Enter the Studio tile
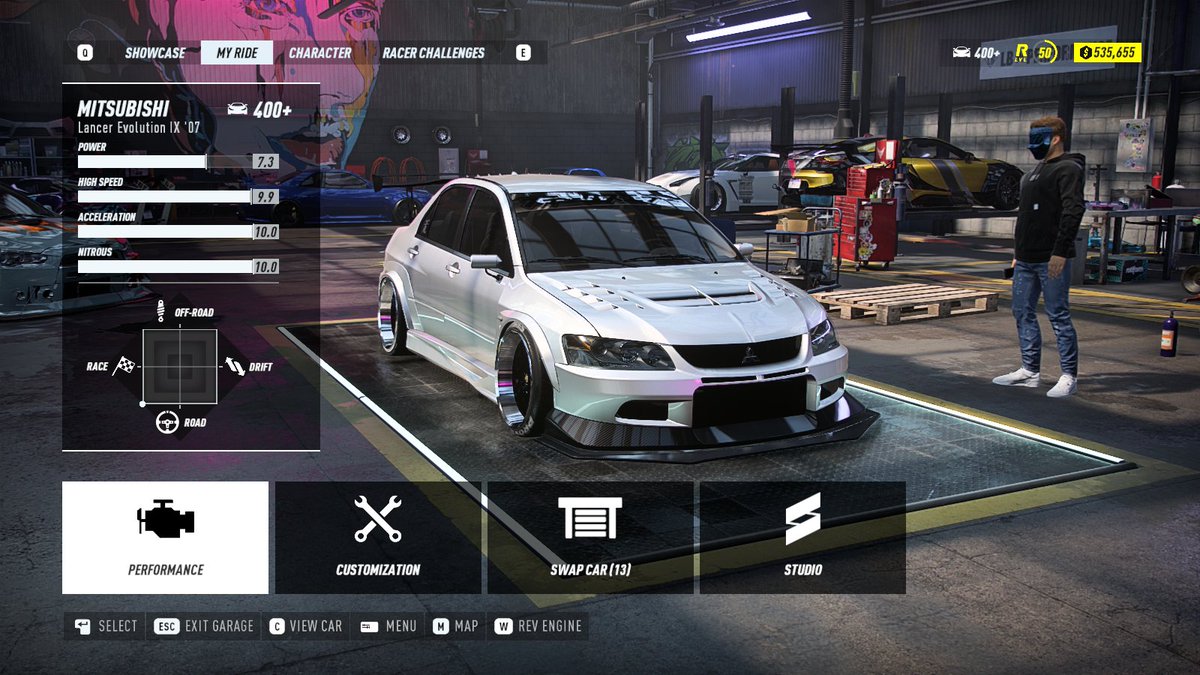Image resolution: width=1200 pixels, height=675 pixels. coord(803,538)
